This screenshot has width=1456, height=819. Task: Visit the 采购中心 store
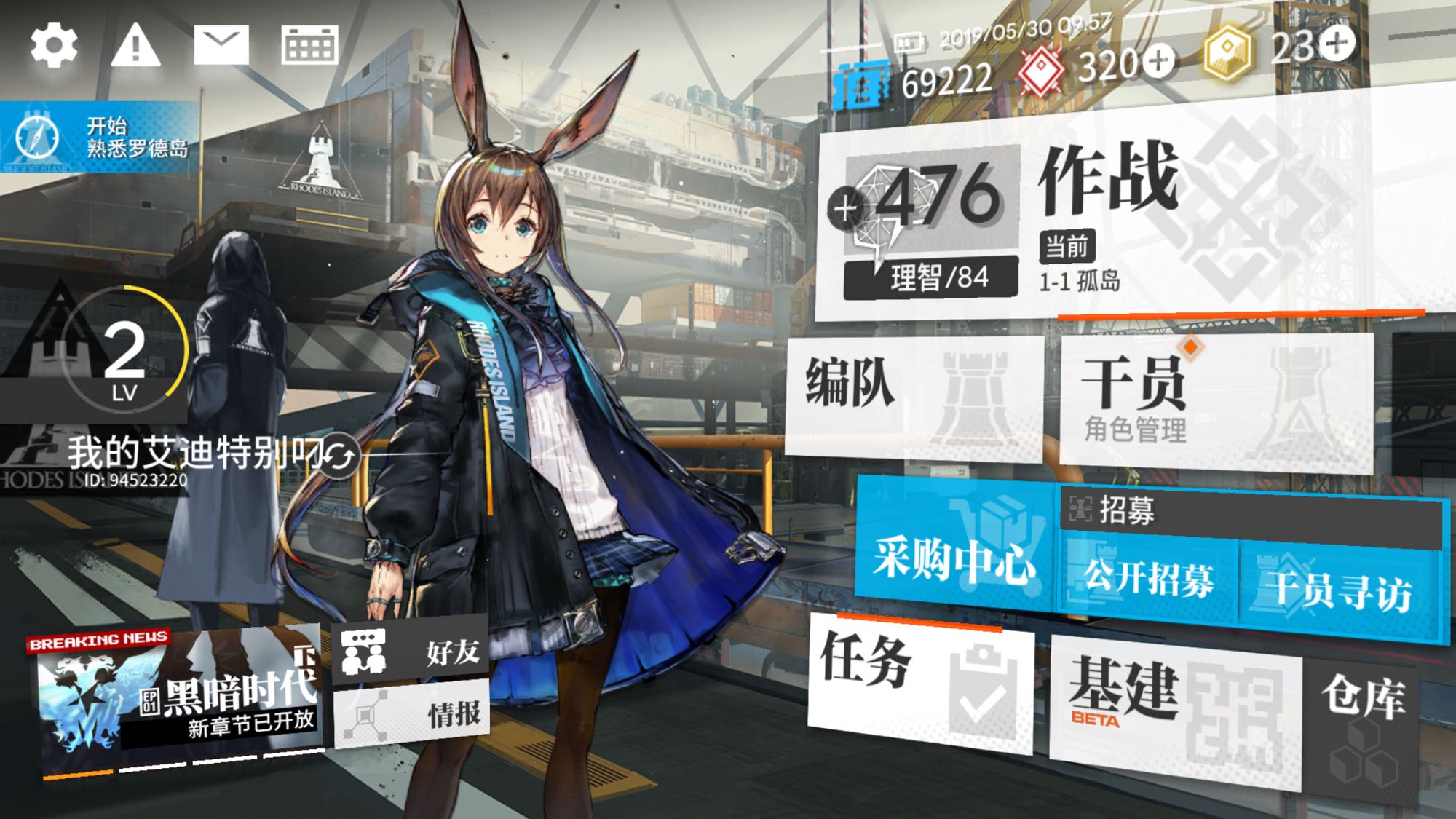point(955,557)
